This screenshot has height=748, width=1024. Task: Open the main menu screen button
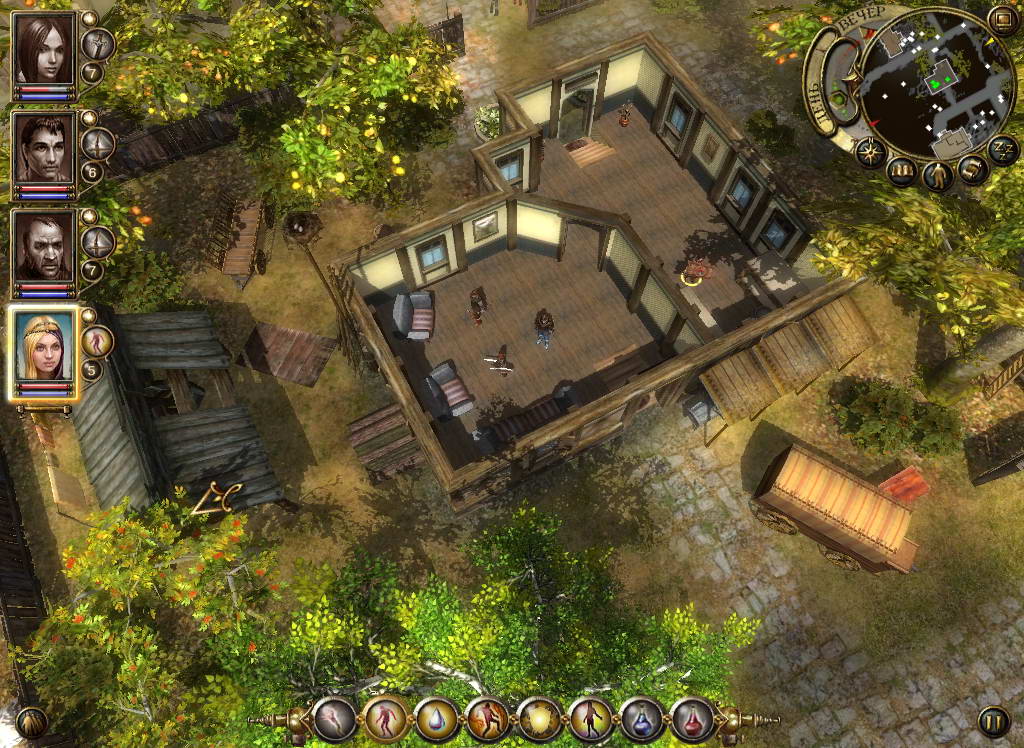coord(1001,19)
